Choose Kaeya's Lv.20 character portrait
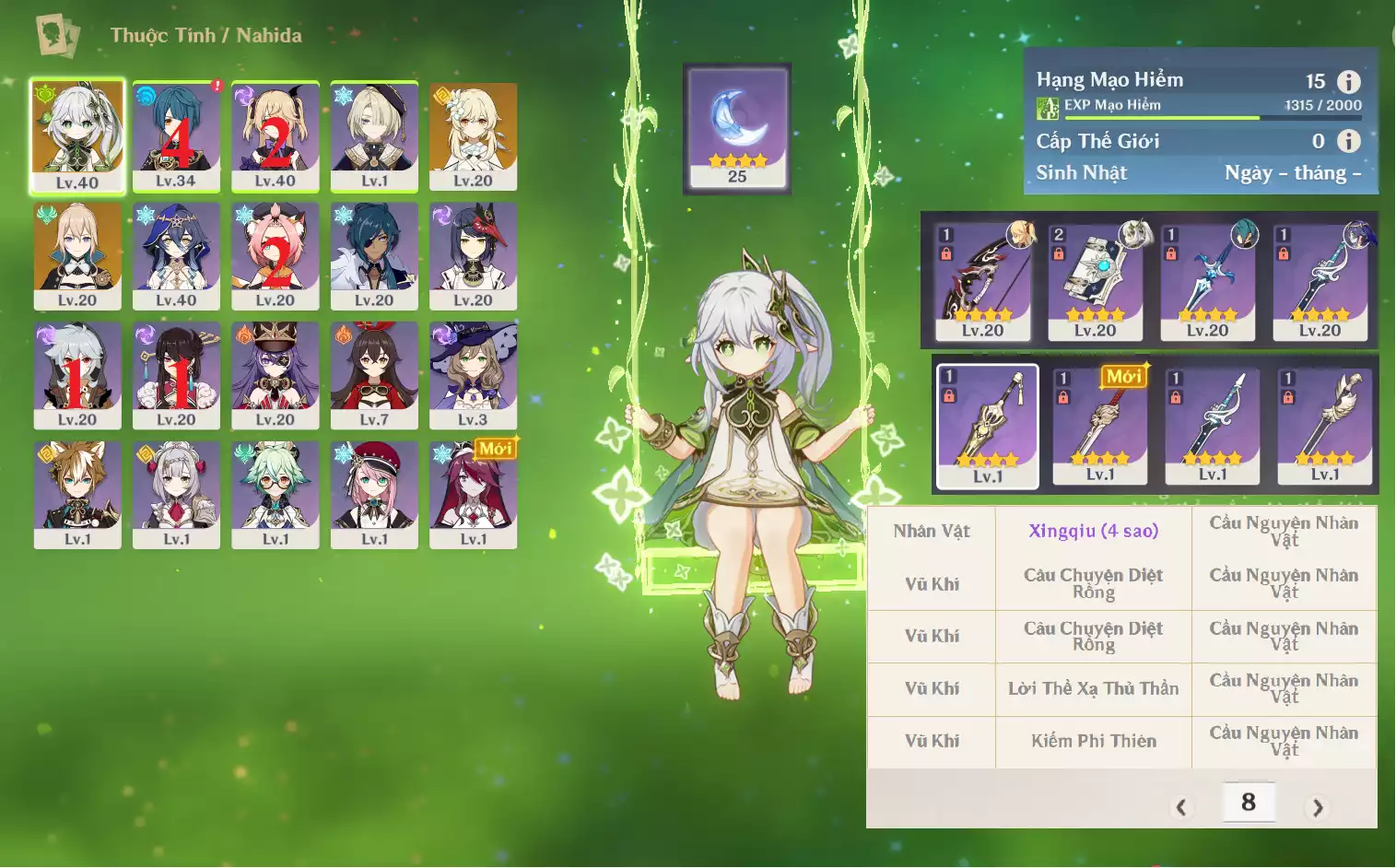This screenshot has height=868, width=1396. [x=374, y=255]
